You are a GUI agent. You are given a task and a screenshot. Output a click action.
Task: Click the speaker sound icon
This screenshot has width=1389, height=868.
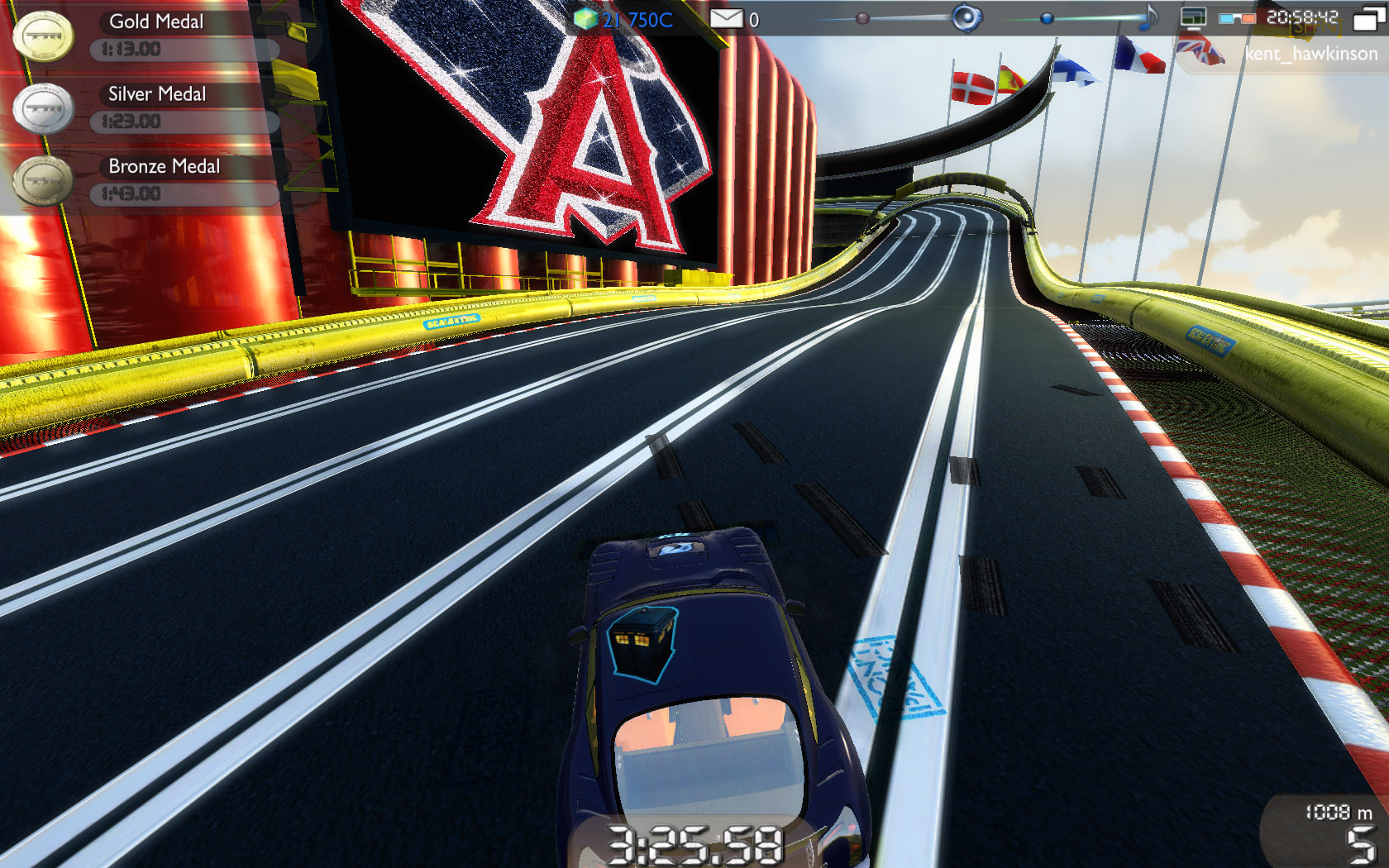[x=965, y=18]
